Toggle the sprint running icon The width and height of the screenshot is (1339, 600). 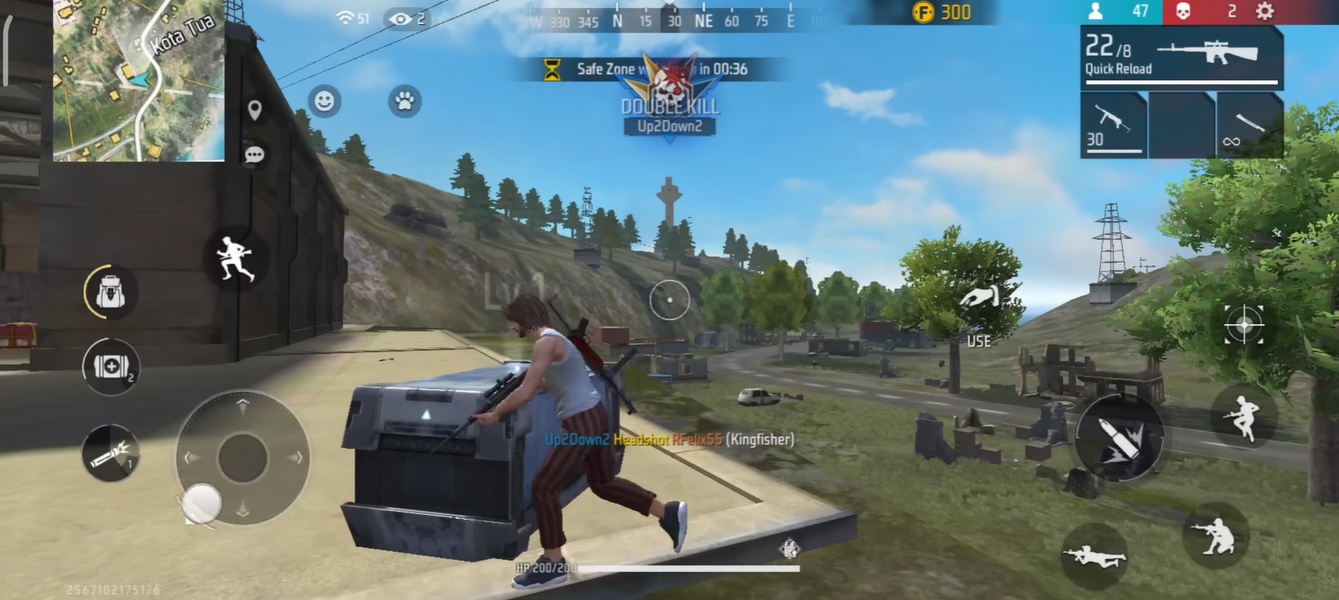[236, 259]
